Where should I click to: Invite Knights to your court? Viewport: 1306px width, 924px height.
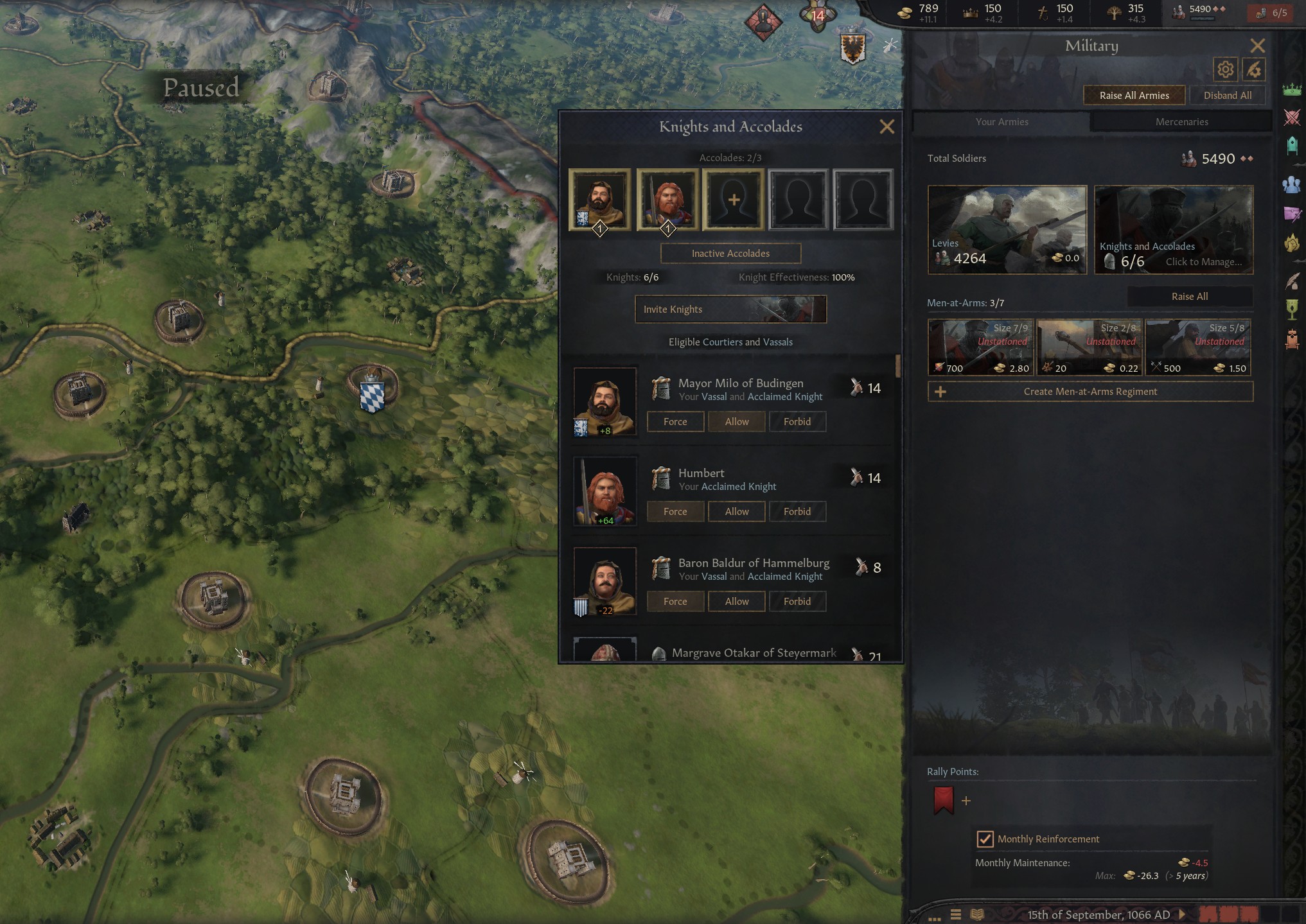730,309
